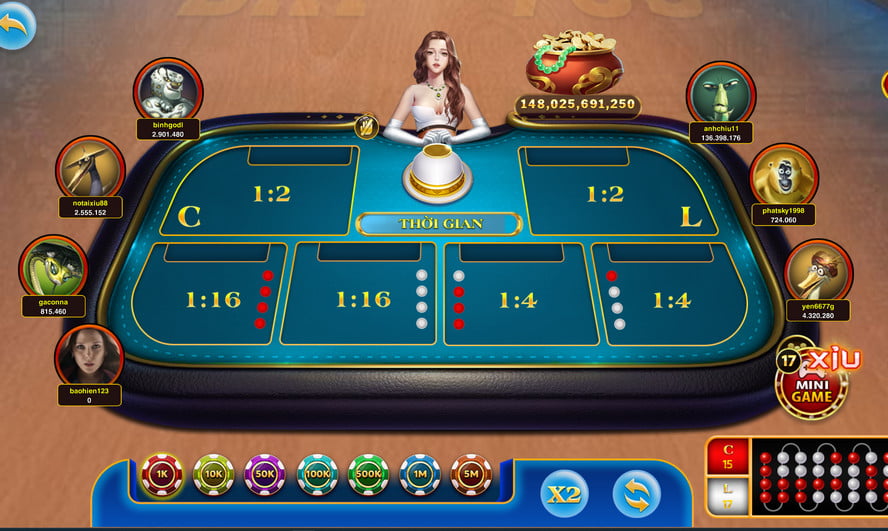Viewport: 888px width, 531px height.
Task: Go back with the arrow button
Action: point(15,23)
